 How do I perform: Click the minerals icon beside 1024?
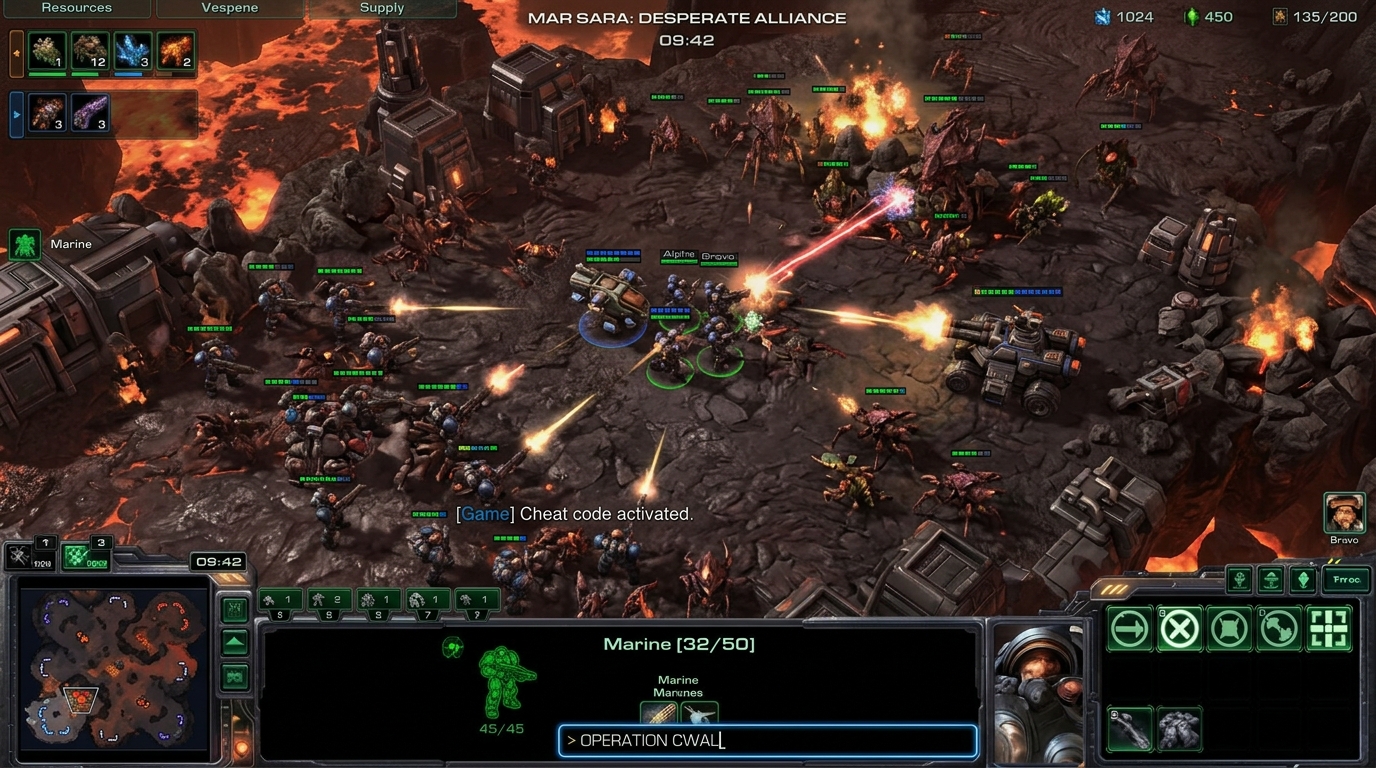point(1103,16)
